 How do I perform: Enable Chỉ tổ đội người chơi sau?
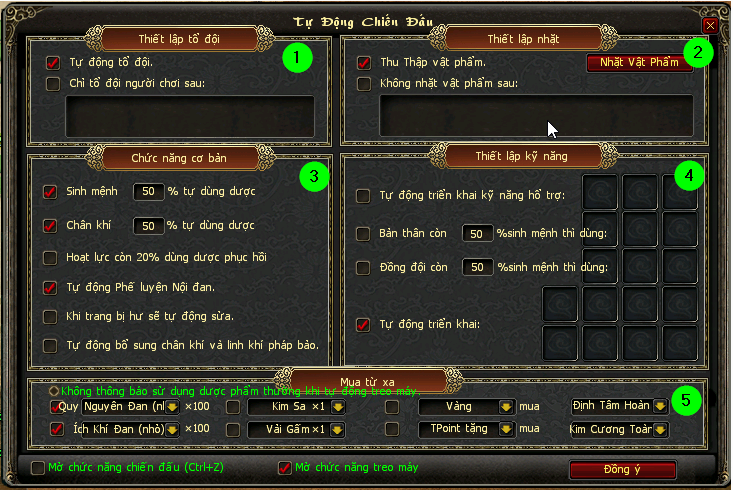[53, 83]
